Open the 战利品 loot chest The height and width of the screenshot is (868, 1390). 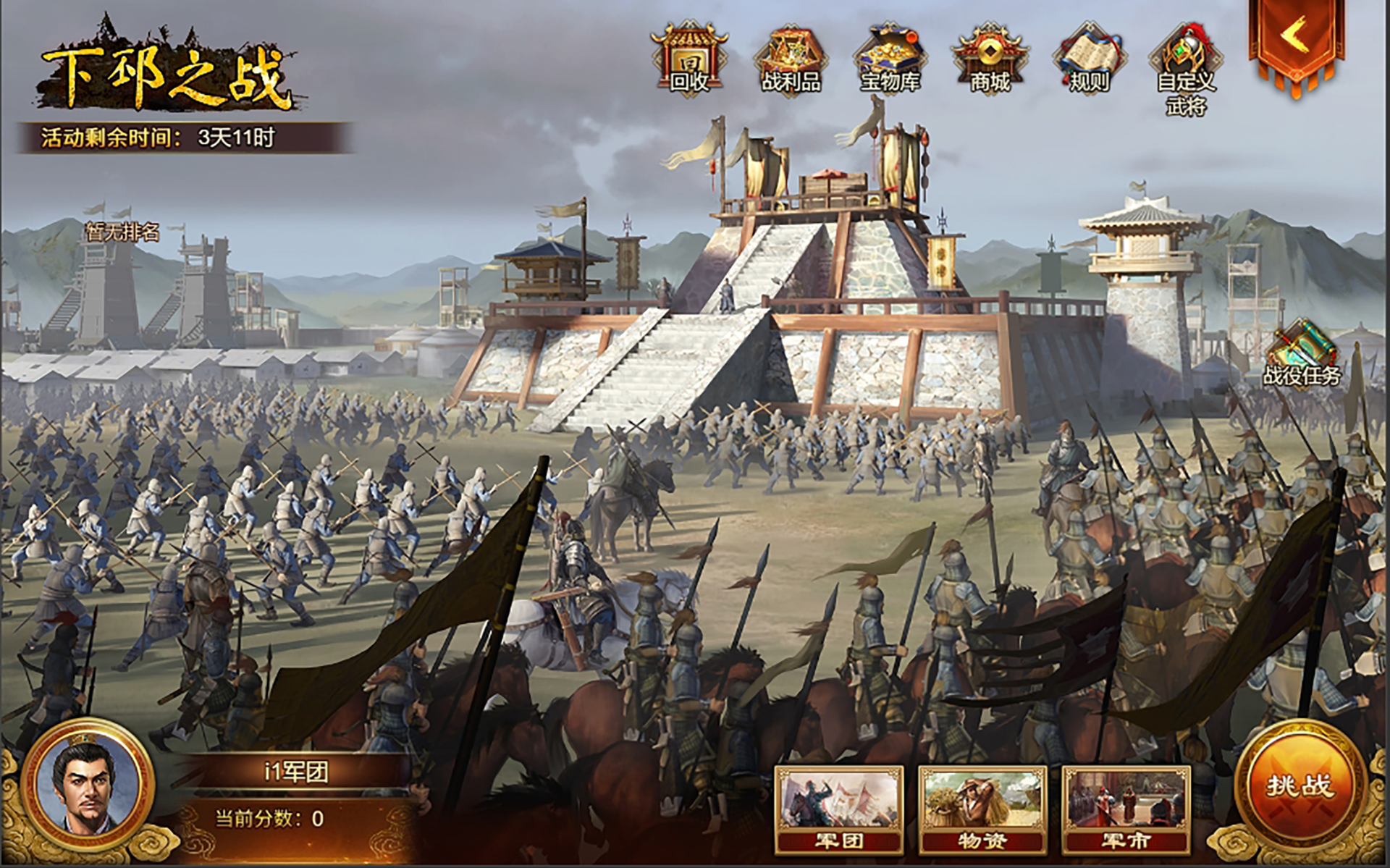click(x=790, y=59)
